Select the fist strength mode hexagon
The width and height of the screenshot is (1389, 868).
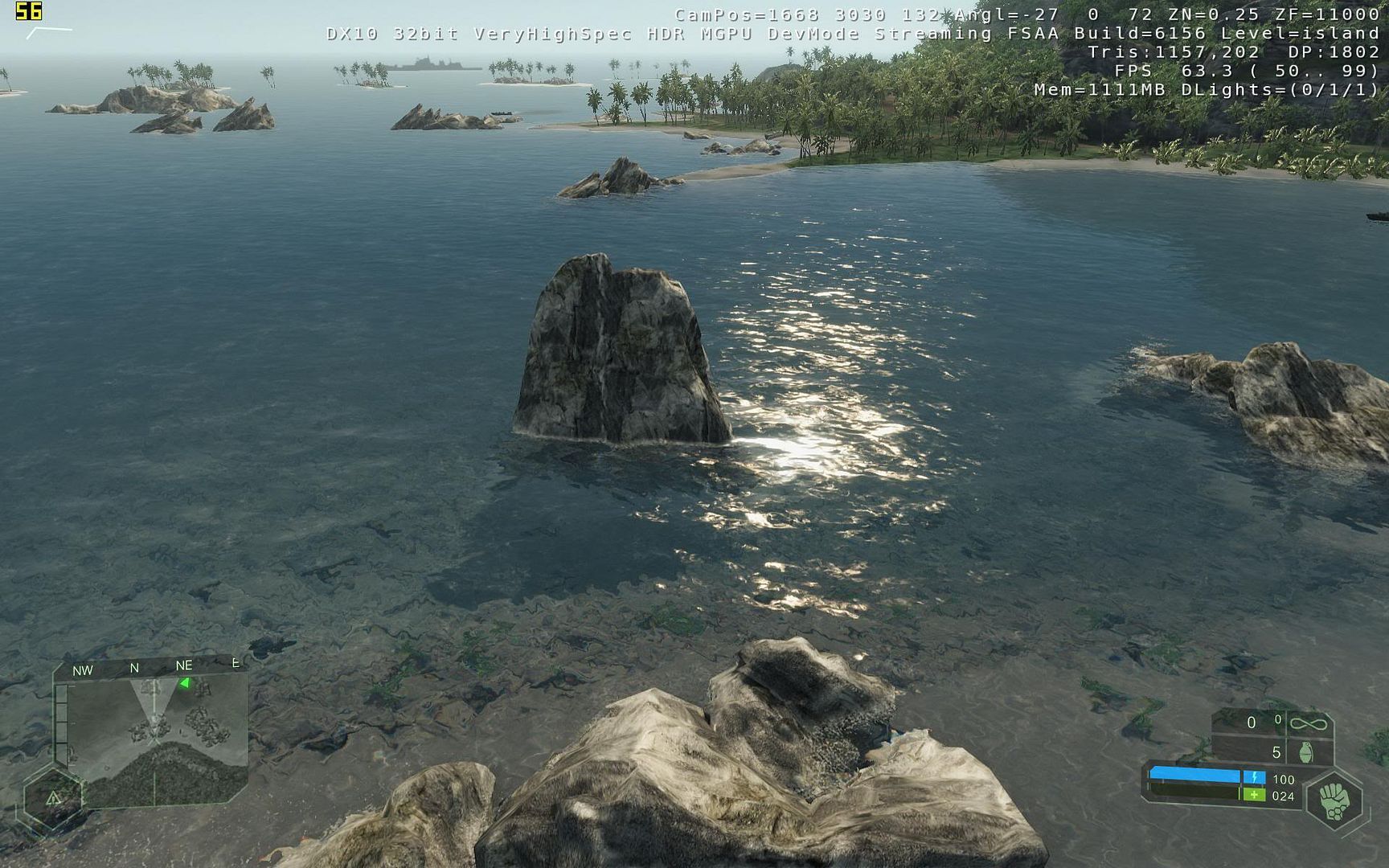pyautogui.click(x=1335, y=801)
